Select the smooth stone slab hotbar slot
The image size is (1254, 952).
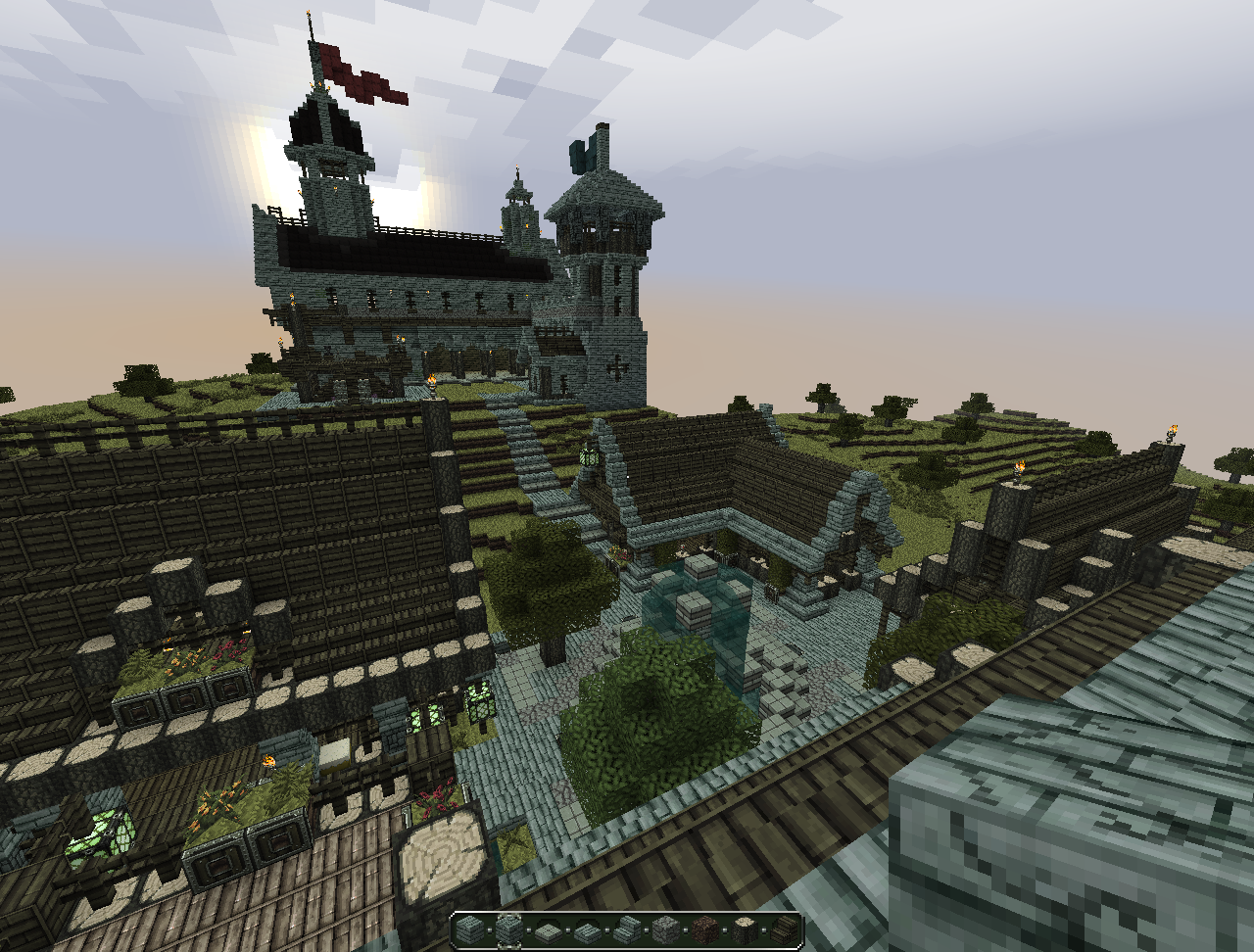tap(548, 929)
